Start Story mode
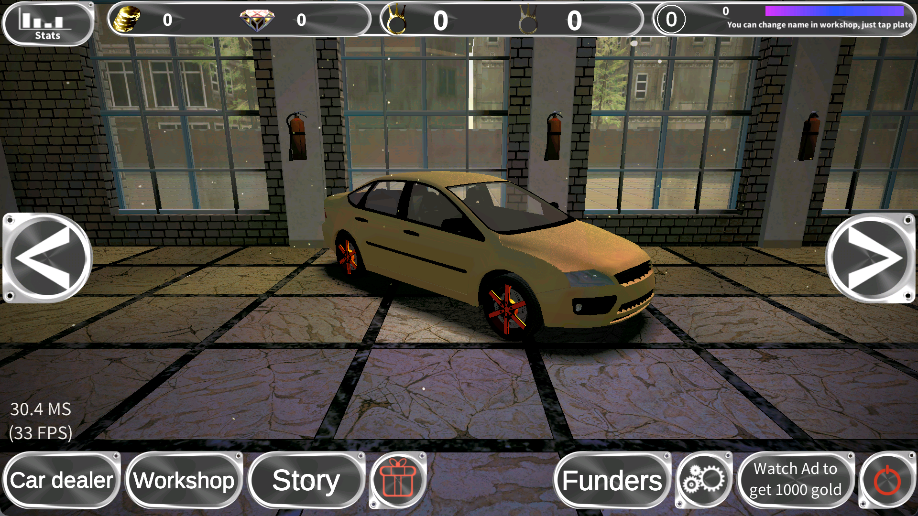 tap(306, 481)
